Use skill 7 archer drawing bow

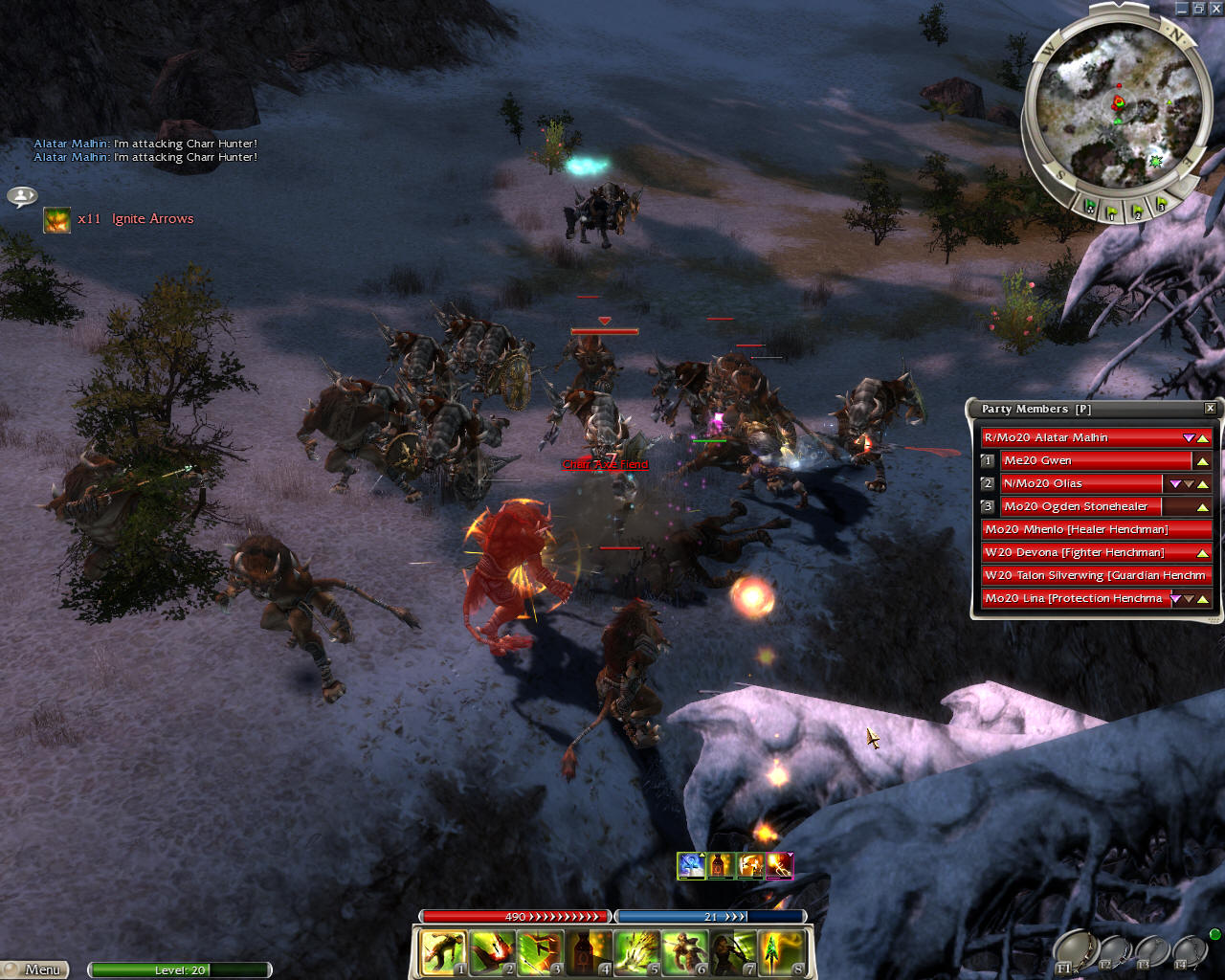click(x=734, y=953)
